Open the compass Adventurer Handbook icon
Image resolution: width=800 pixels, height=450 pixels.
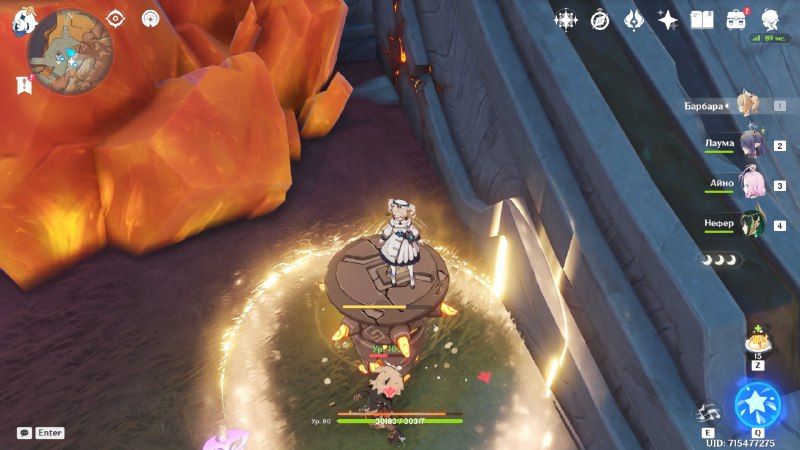coord(601,19)
